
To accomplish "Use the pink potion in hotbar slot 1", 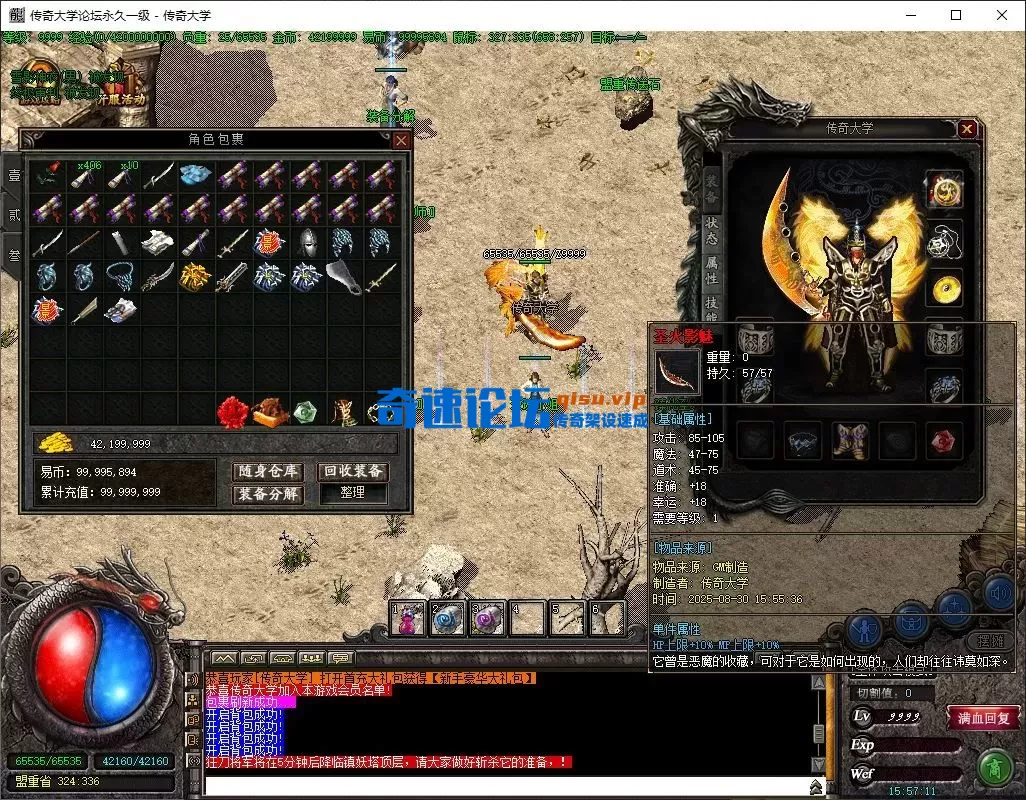I will (409, 619).
